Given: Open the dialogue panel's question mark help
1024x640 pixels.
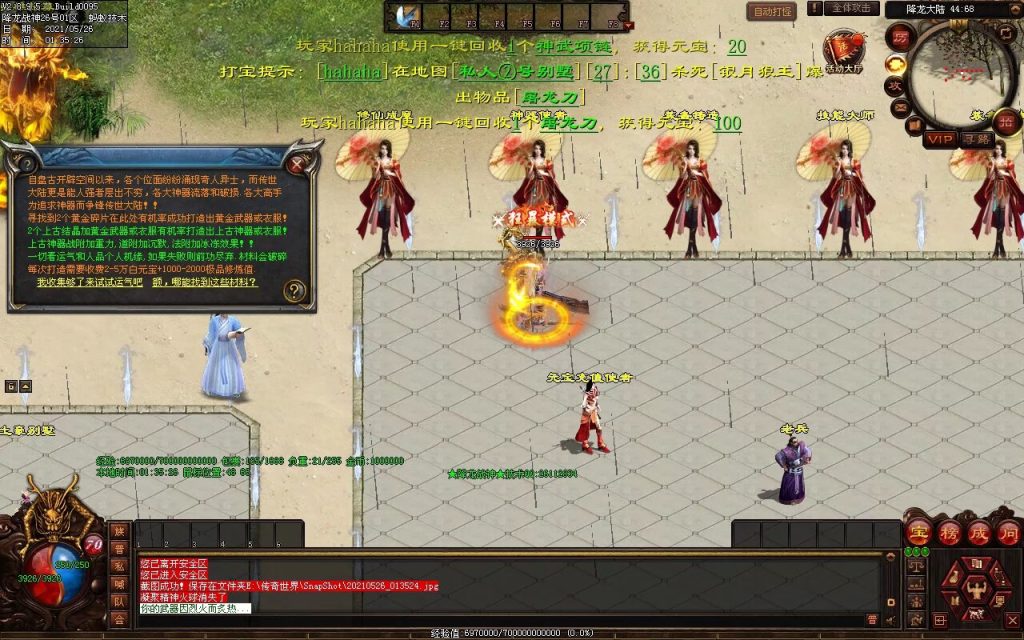Looking at the screenshot, I should [x=294, y=291].
